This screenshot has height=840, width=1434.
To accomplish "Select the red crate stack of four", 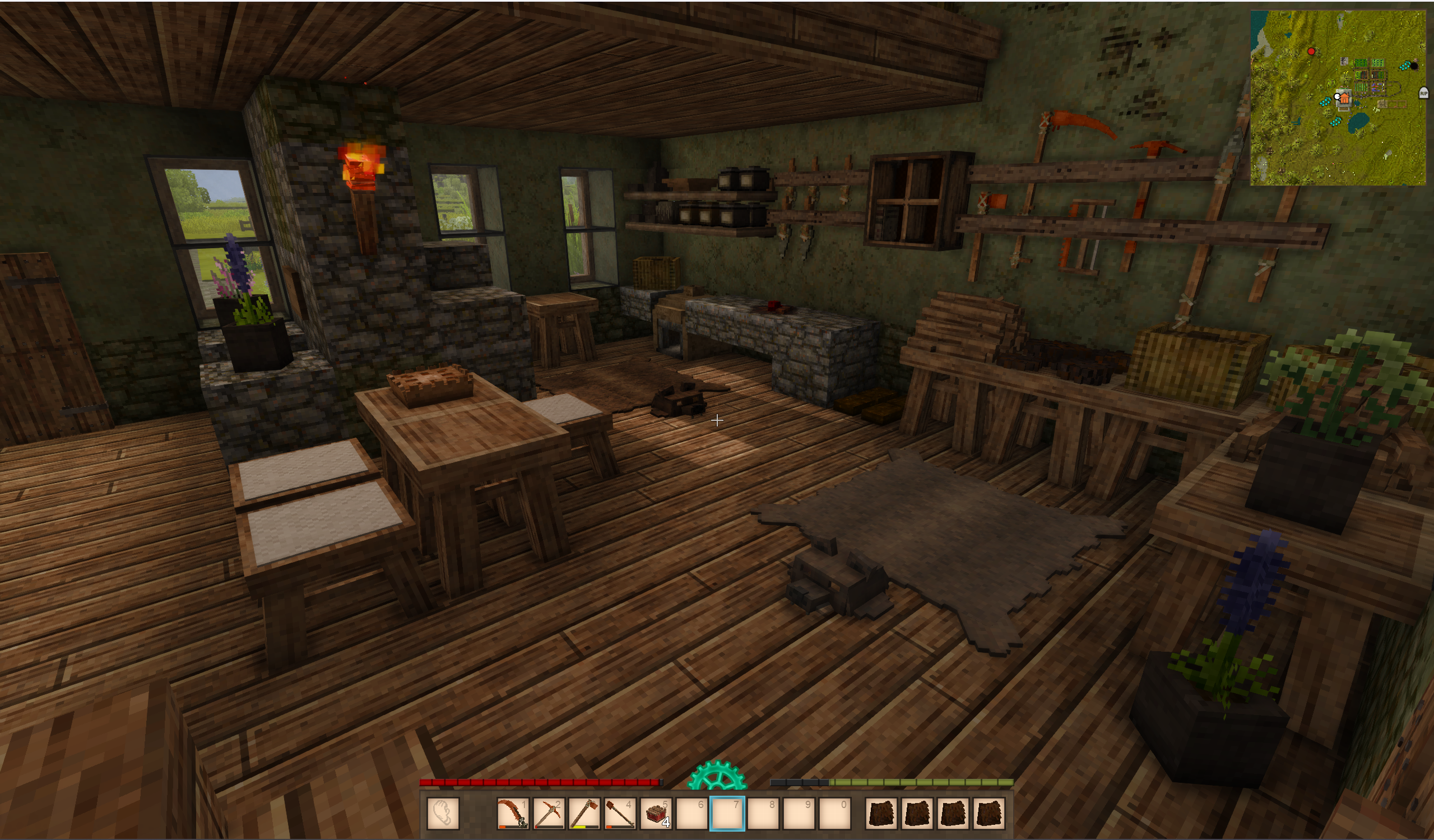I will (656, 813).
